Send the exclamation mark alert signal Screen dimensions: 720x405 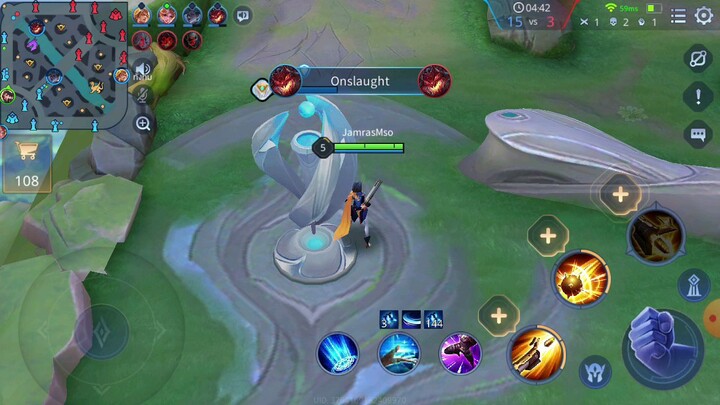tap(697, 96)
